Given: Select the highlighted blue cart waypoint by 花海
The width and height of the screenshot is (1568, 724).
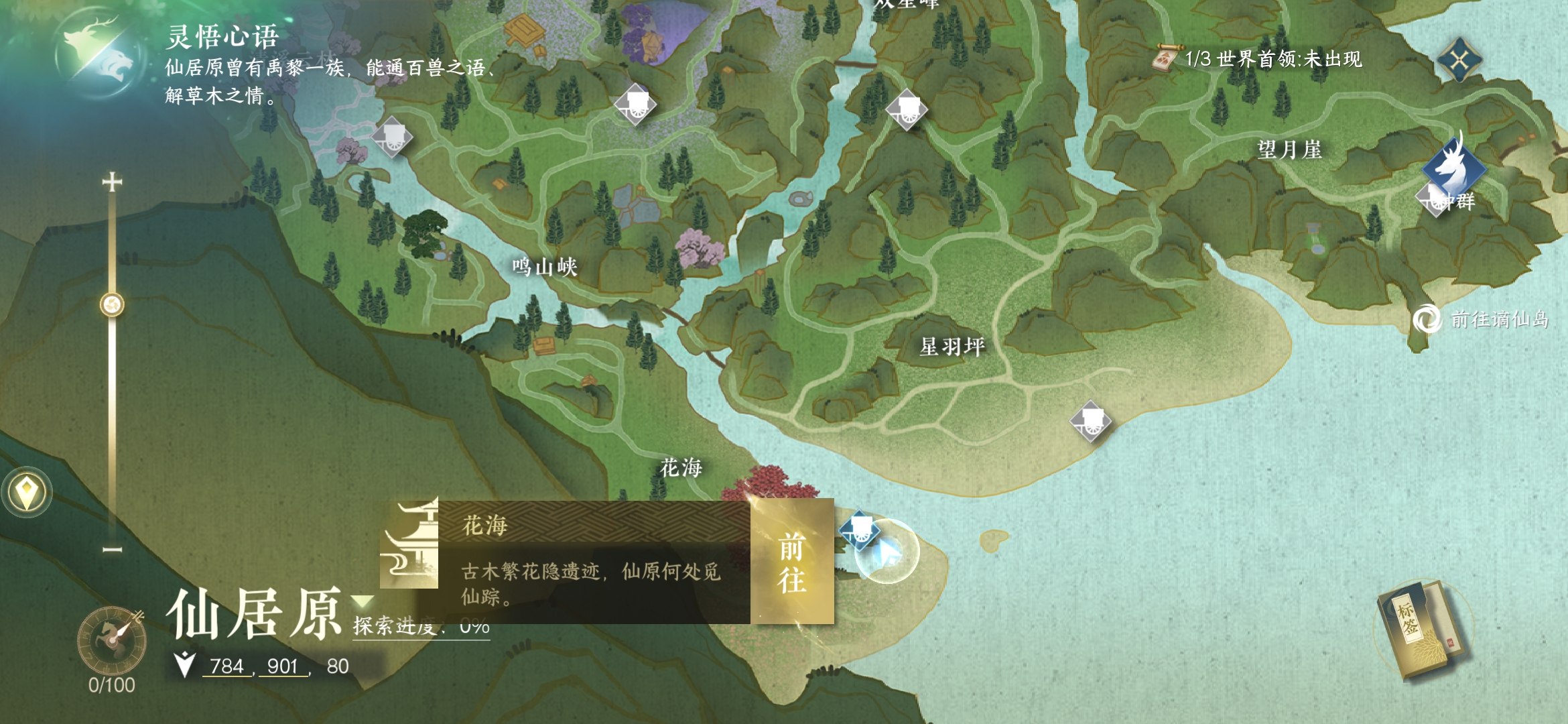Looking at the screenshot, I should tap(859, 530).
